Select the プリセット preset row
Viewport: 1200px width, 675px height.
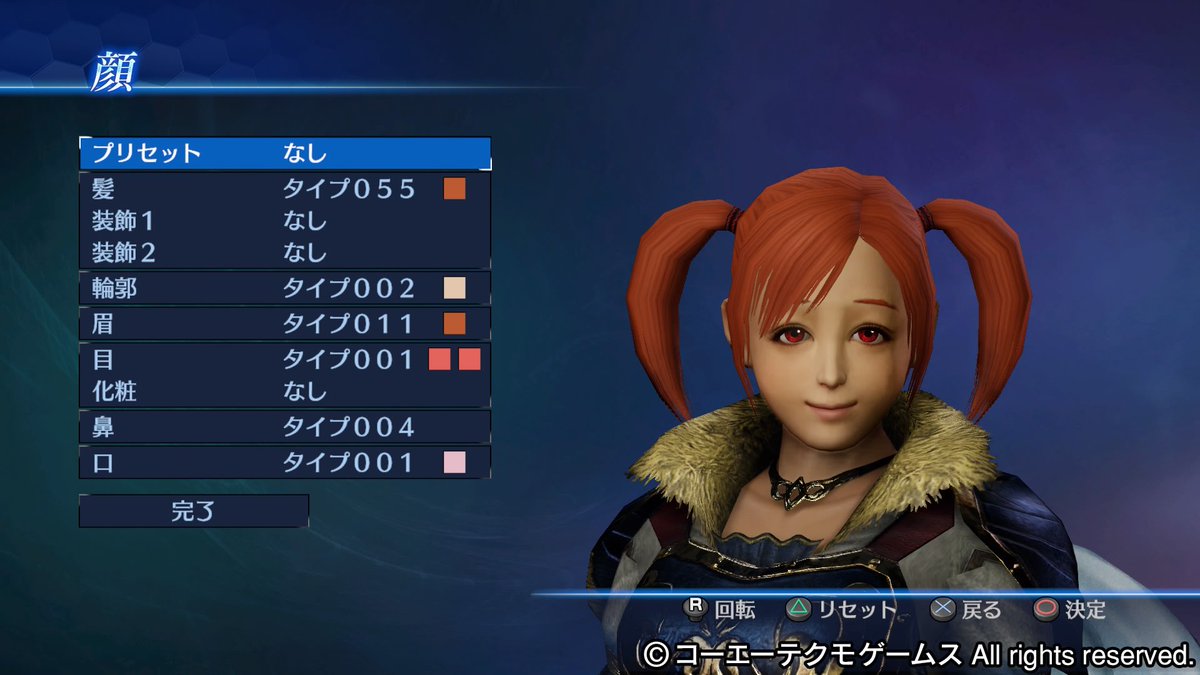coord(284,154)
